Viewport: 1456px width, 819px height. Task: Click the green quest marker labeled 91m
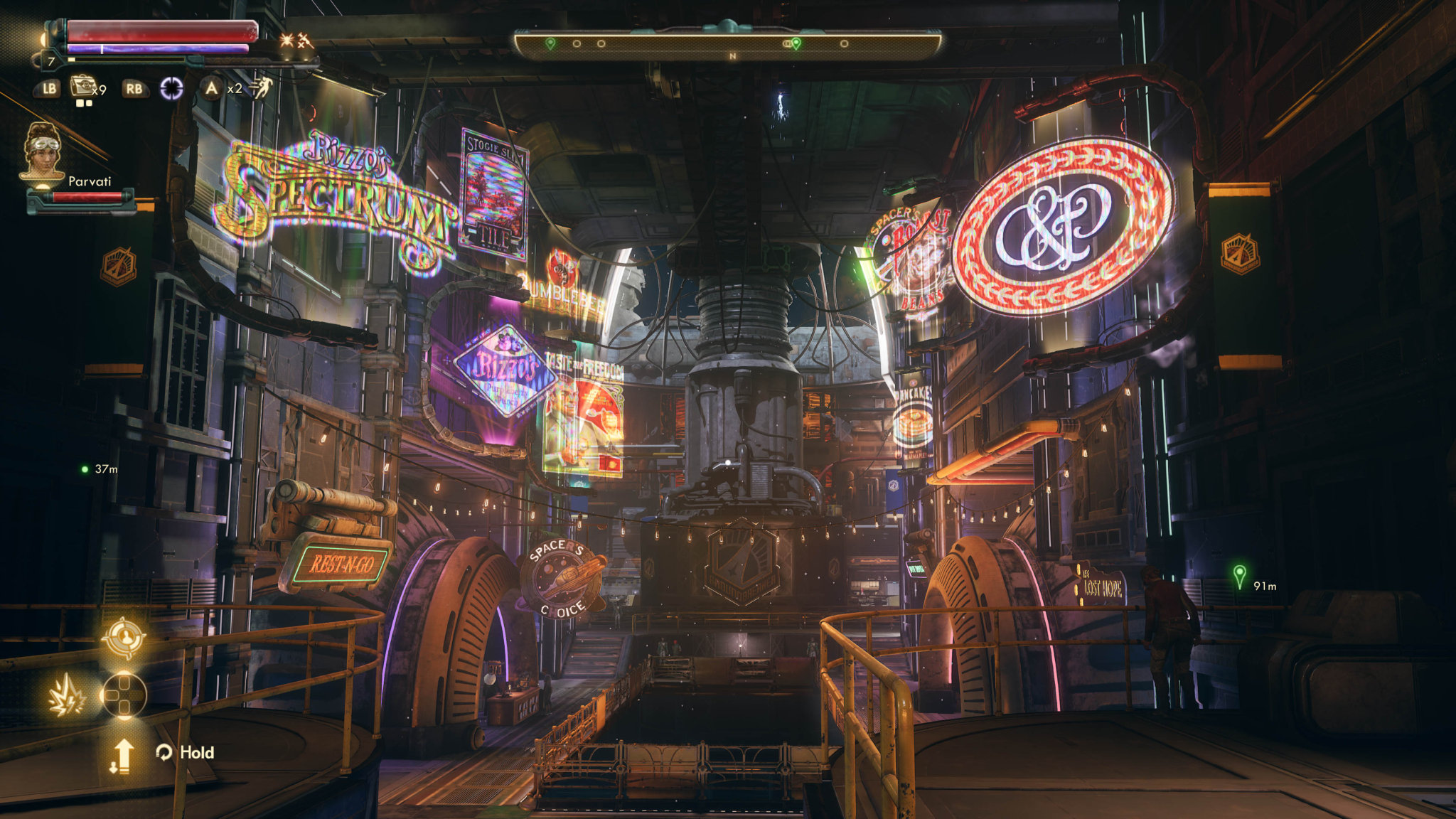click(1239, 575)
